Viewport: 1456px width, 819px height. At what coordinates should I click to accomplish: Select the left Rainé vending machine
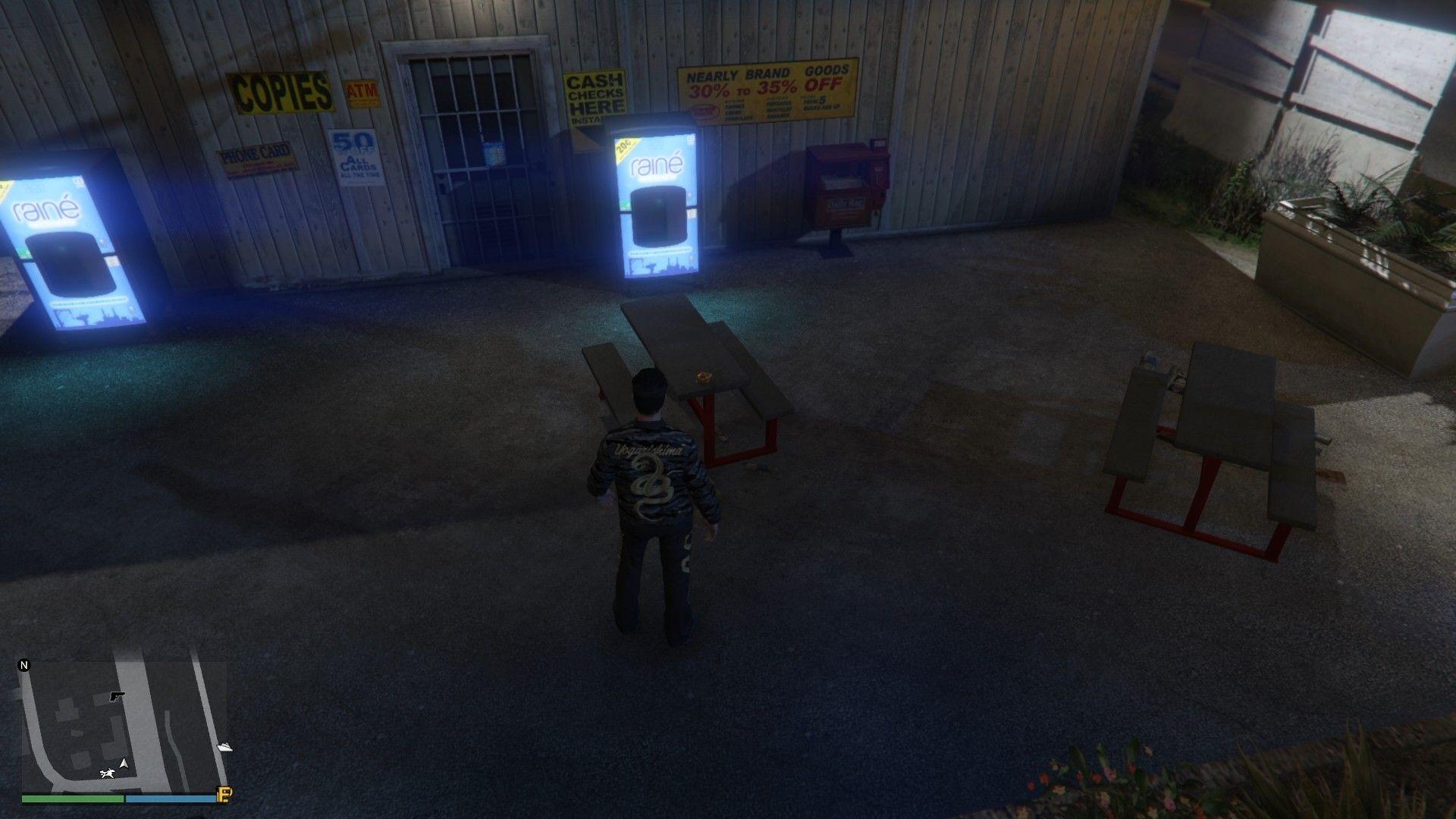(x=72, y=243)
